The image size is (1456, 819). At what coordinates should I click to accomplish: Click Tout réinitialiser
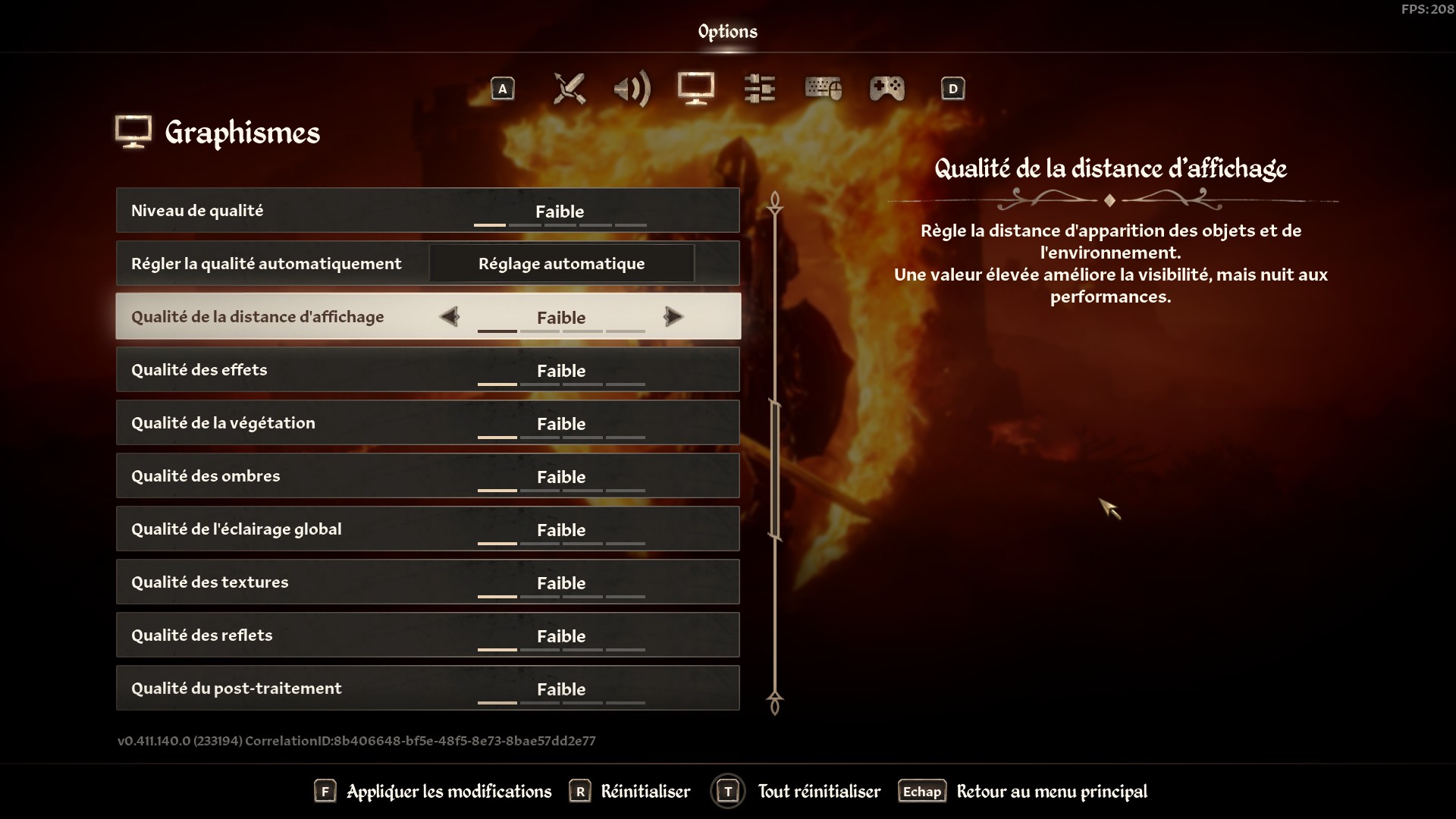(x=818, y=791)
